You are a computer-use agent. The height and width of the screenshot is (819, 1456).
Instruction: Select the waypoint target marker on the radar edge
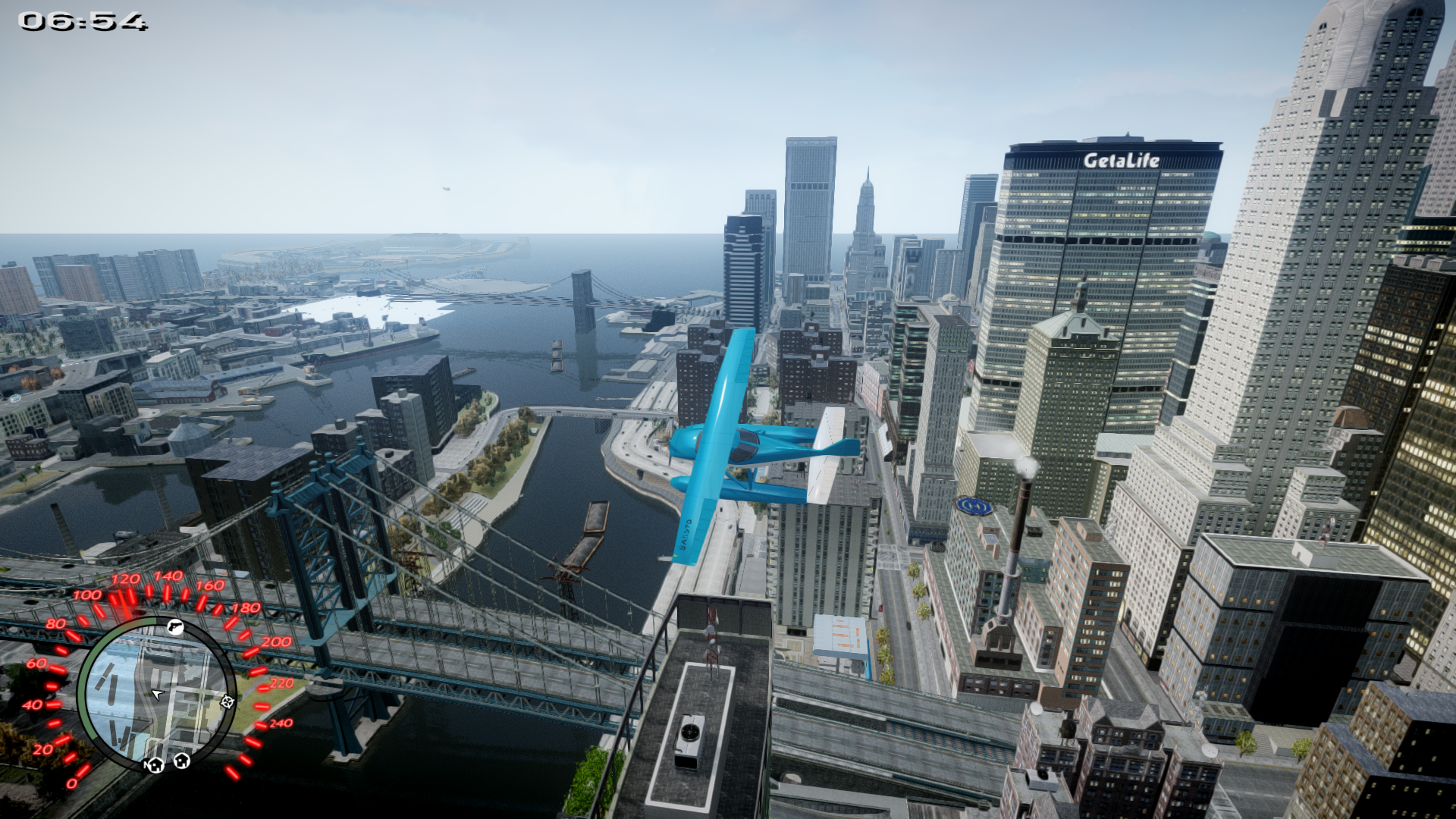[x=227, y=702]
